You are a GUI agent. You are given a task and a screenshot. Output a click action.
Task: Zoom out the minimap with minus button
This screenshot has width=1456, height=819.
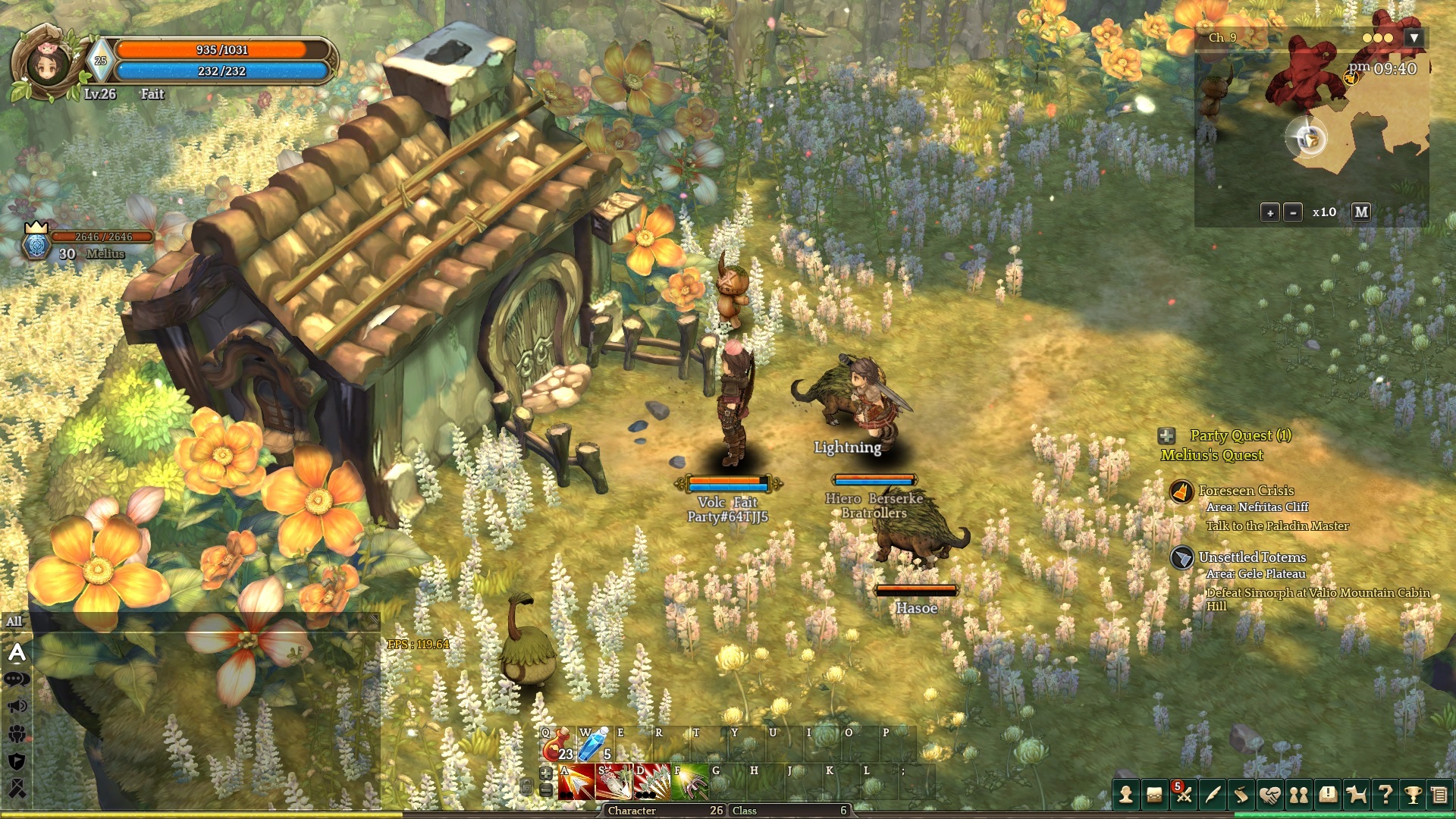(x=1293, y=213)
